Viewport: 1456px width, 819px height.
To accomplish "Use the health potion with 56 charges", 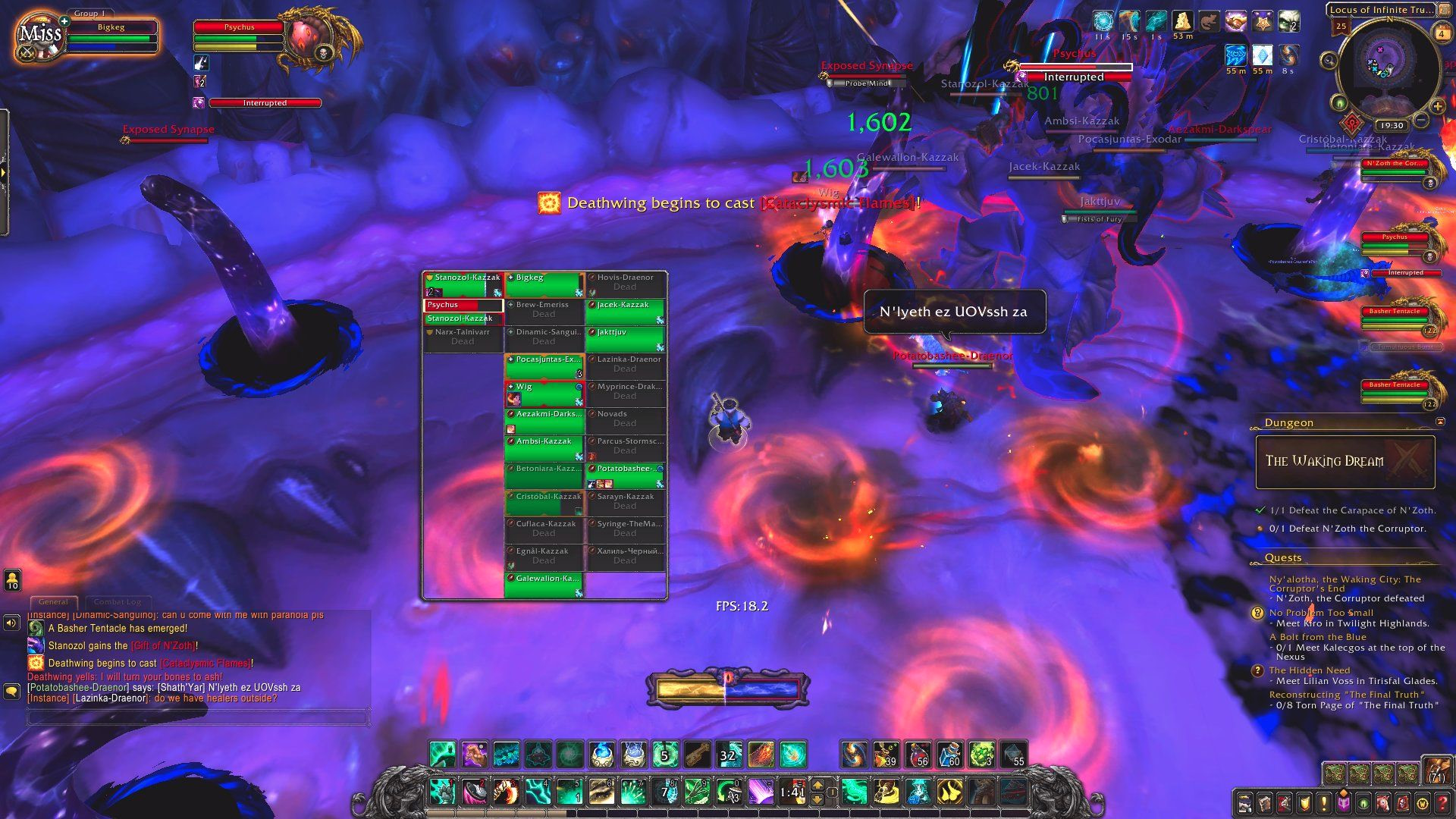I will (x=918, y=755).
